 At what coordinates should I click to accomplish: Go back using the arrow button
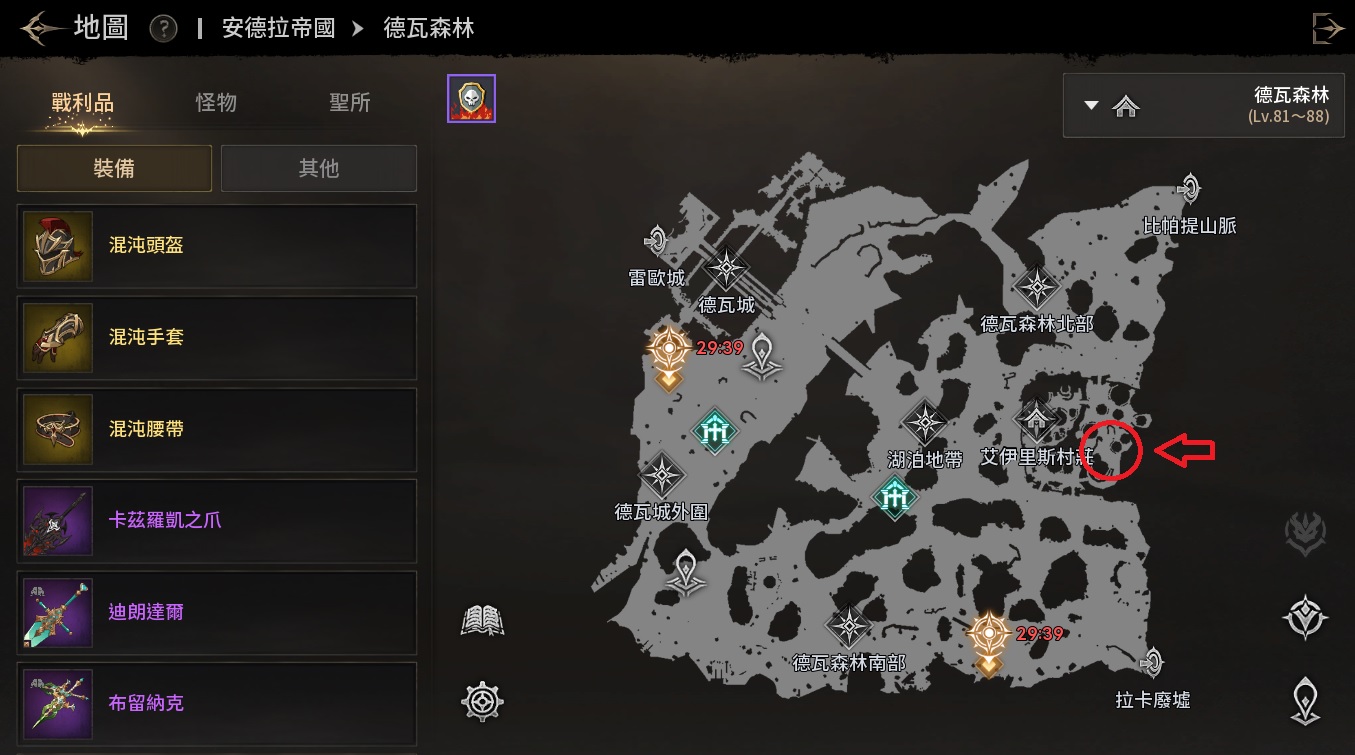pos(41,28)
